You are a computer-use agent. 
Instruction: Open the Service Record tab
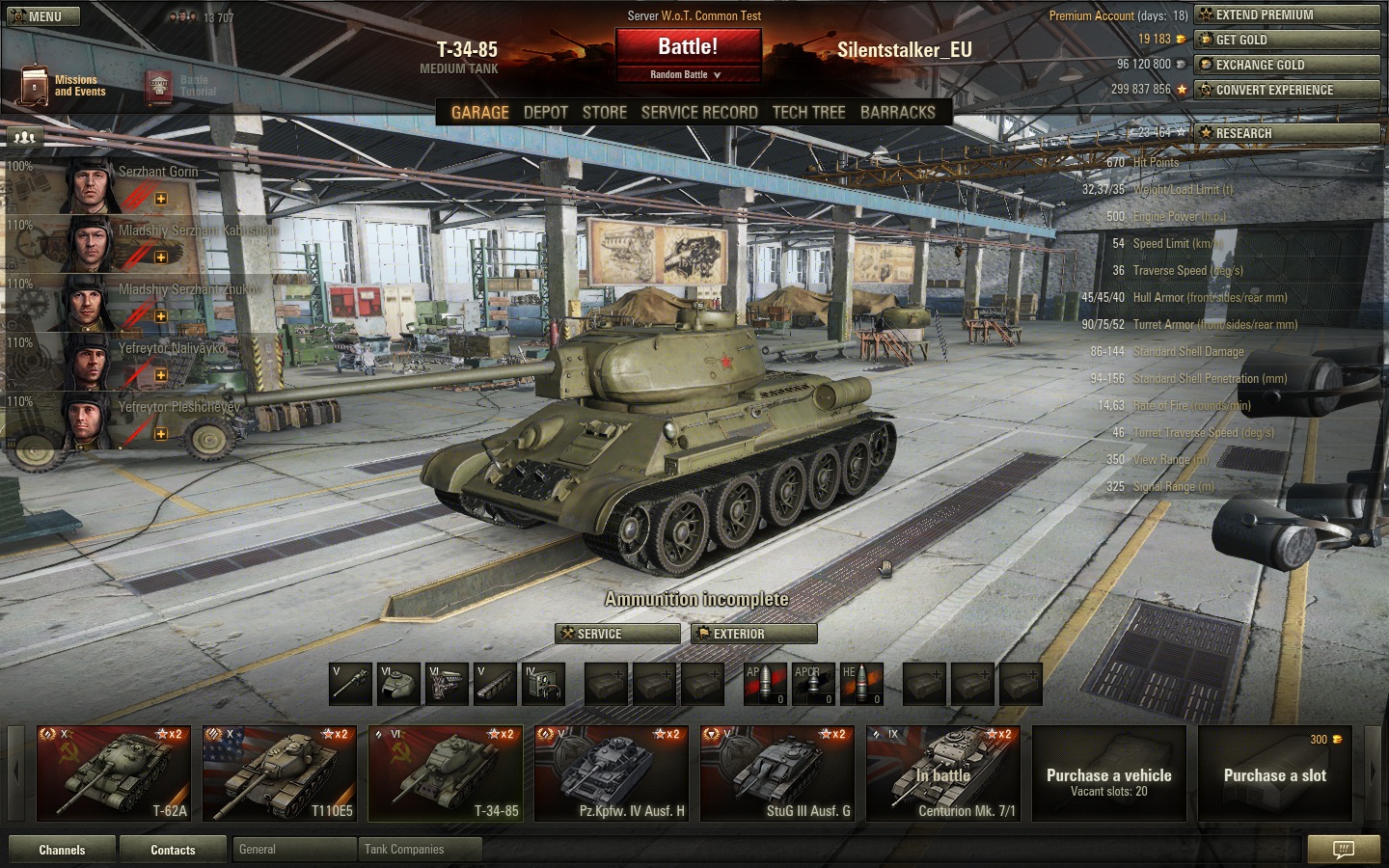pyautogui.click(x=699, y=112)
